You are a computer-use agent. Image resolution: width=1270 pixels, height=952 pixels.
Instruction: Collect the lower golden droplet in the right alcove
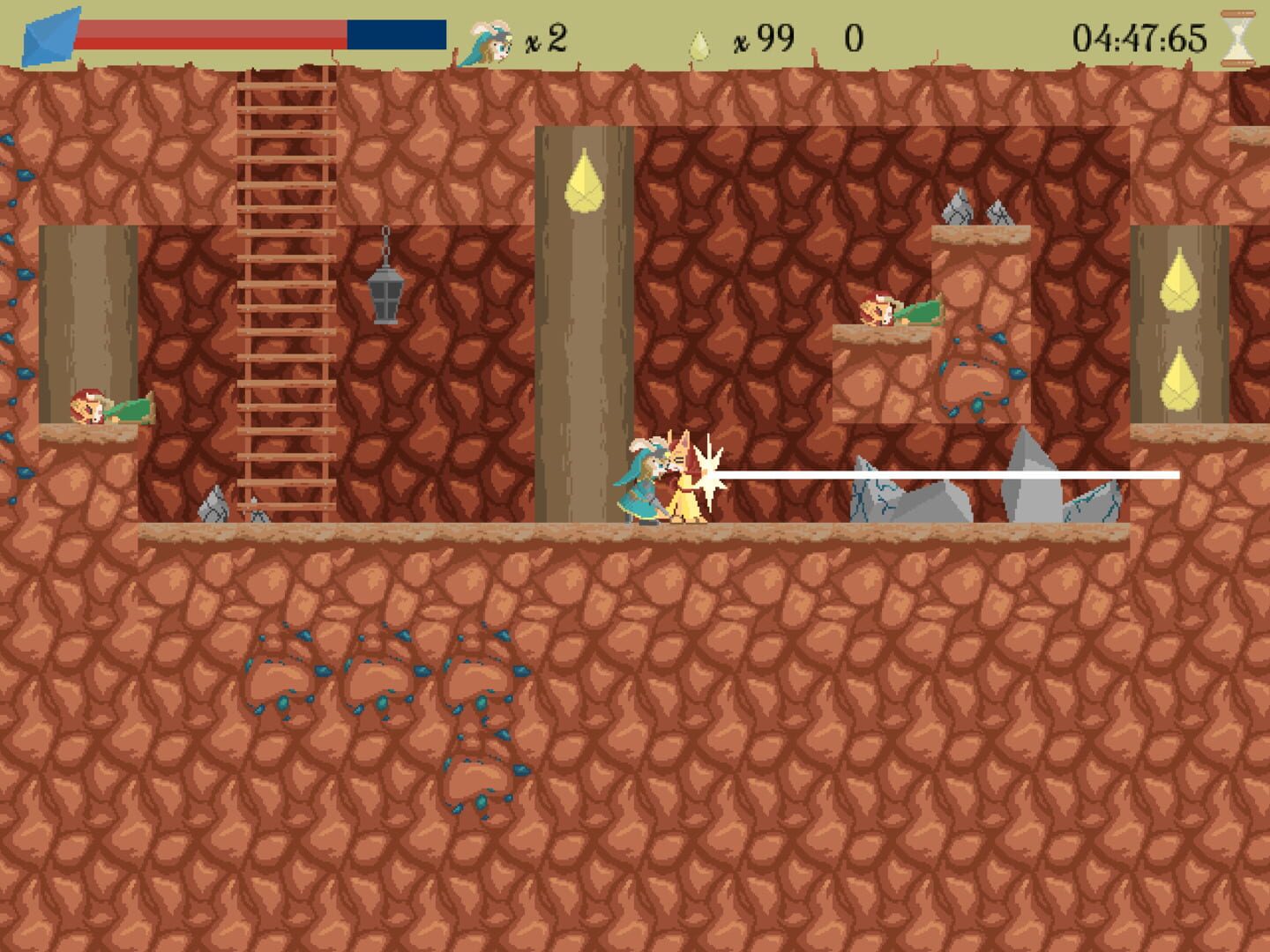coord(1182,379)
